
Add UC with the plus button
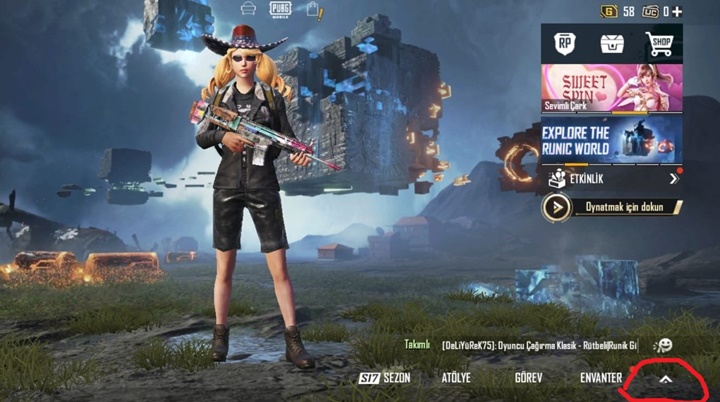(679, 11)
